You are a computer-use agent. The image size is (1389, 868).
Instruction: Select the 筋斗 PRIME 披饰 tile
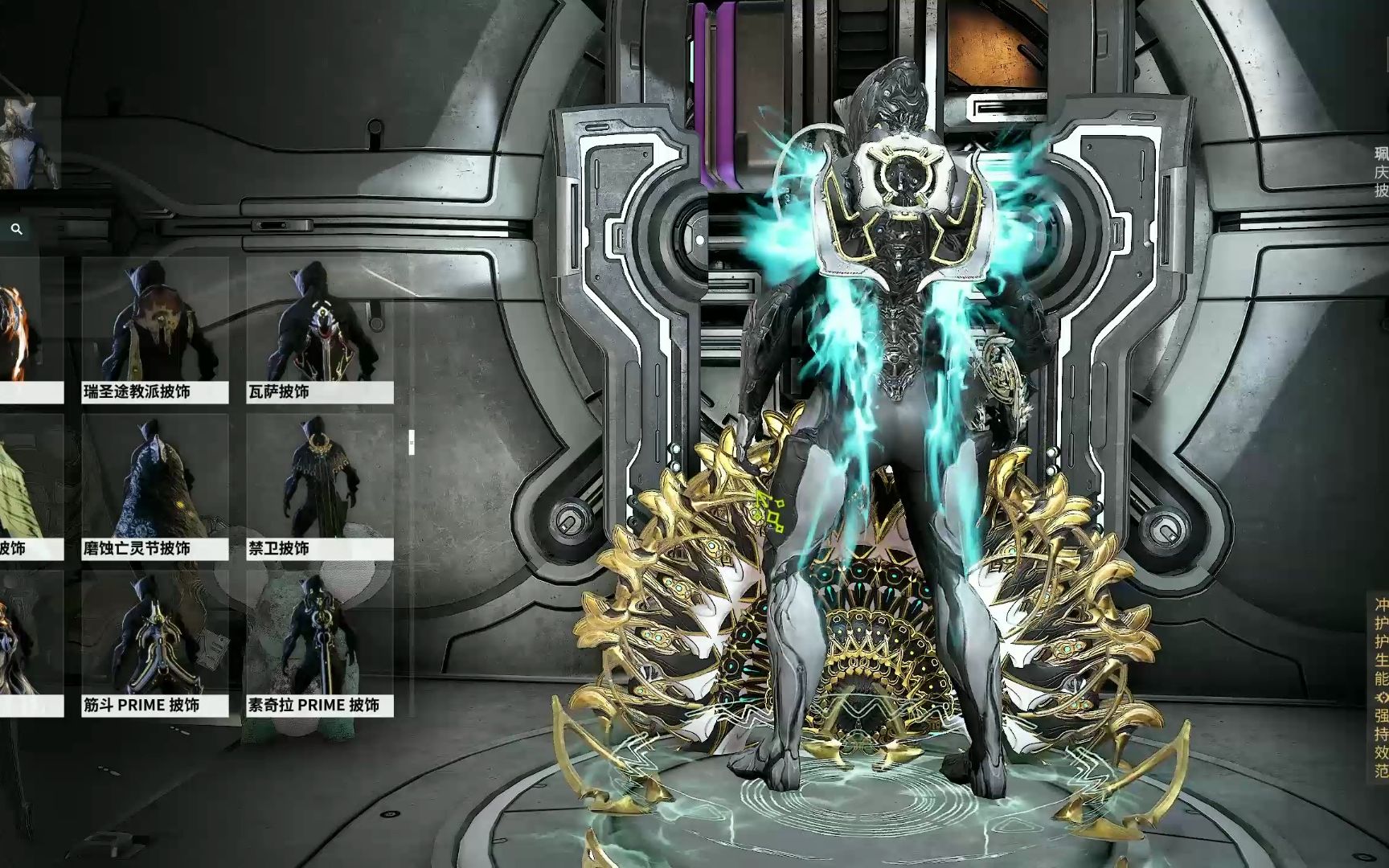pos(154,643)
